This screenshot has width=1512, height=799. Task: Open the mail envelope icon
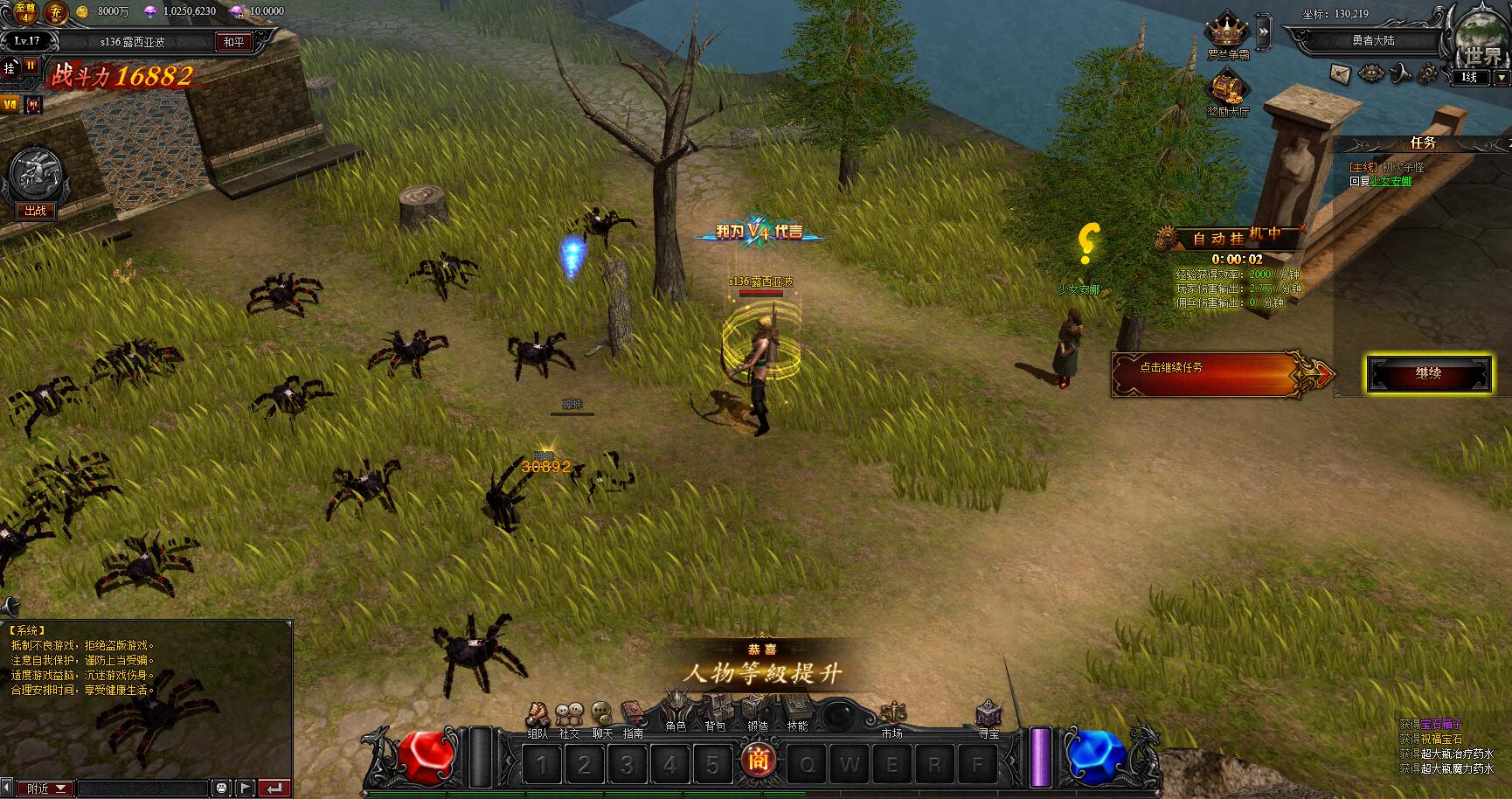pos(1340,74)
